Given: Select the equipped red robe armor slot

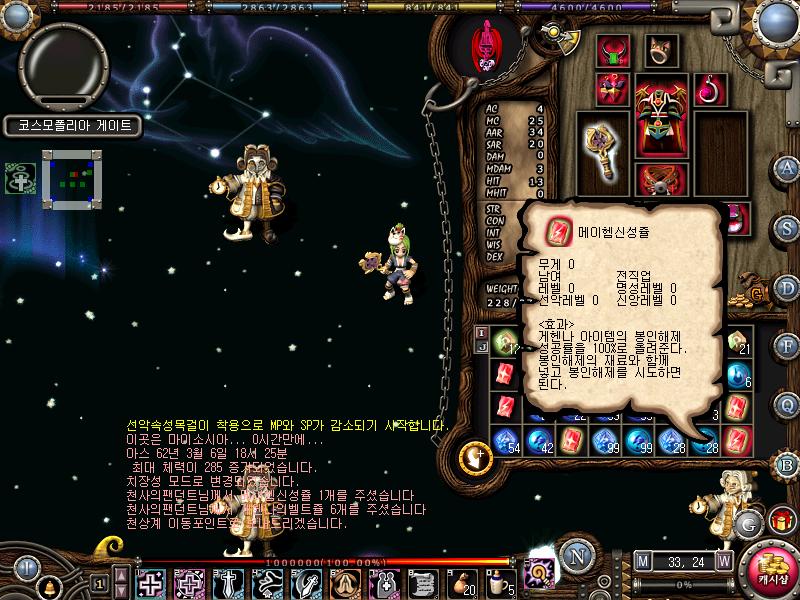Looking at the screenshot, I should coord(662,115).
